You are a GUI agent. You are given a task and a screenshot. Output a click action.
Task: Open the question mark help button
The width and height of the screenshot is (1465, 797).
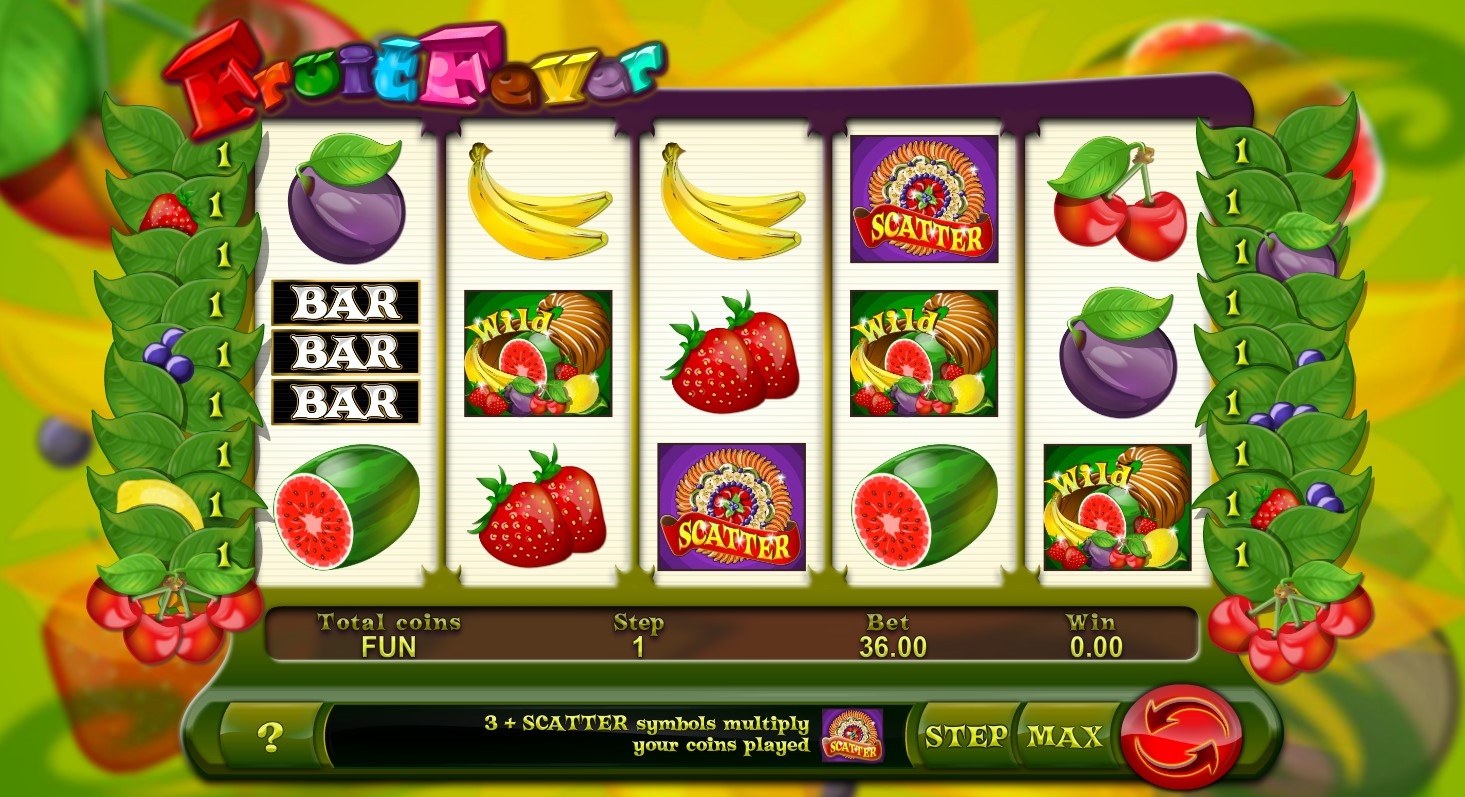click(269, 737)
